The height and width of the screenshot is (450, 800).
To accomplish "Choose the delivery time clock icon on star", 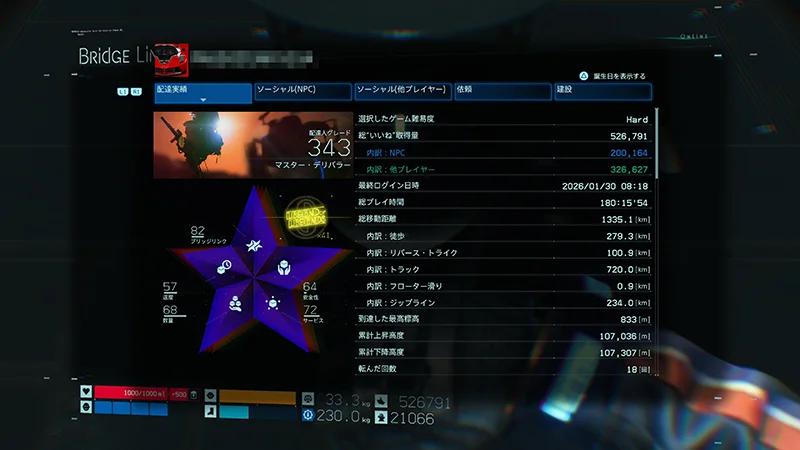I will (x=226, y=266).
